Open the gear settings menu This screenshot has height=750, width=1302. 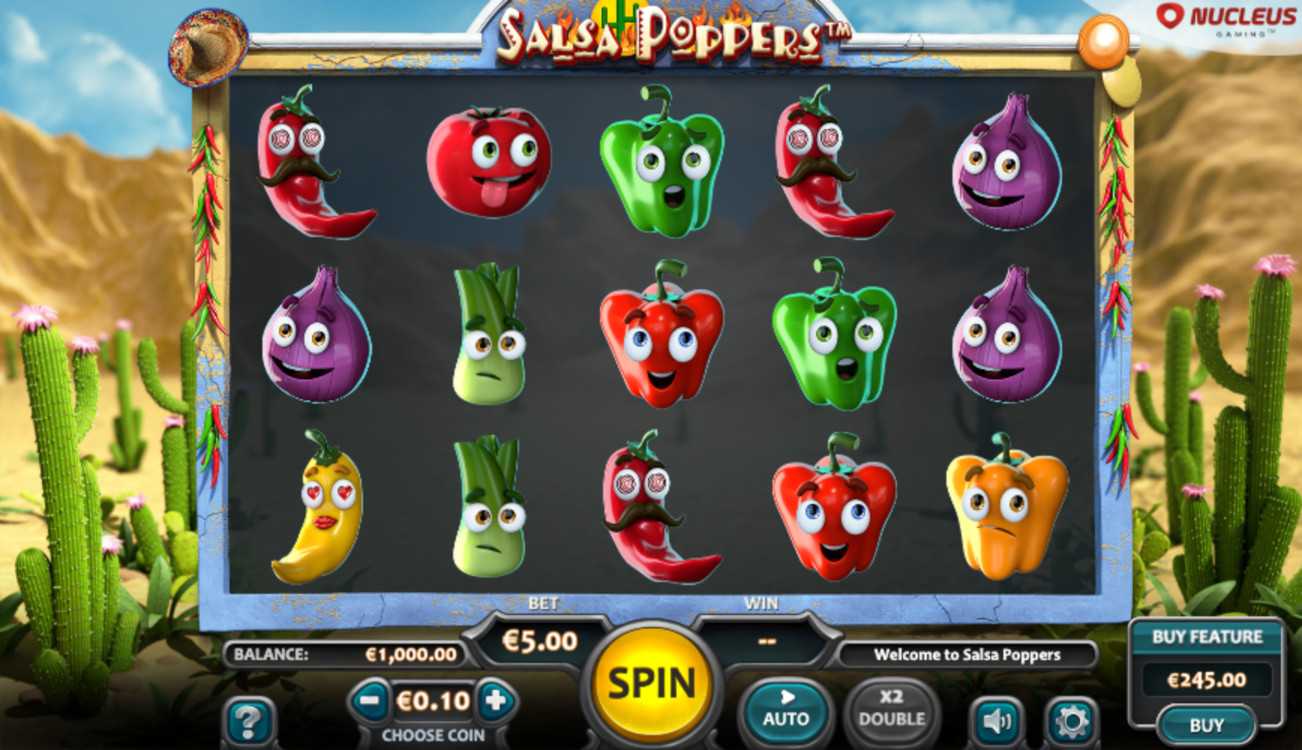coord(1072,719)
